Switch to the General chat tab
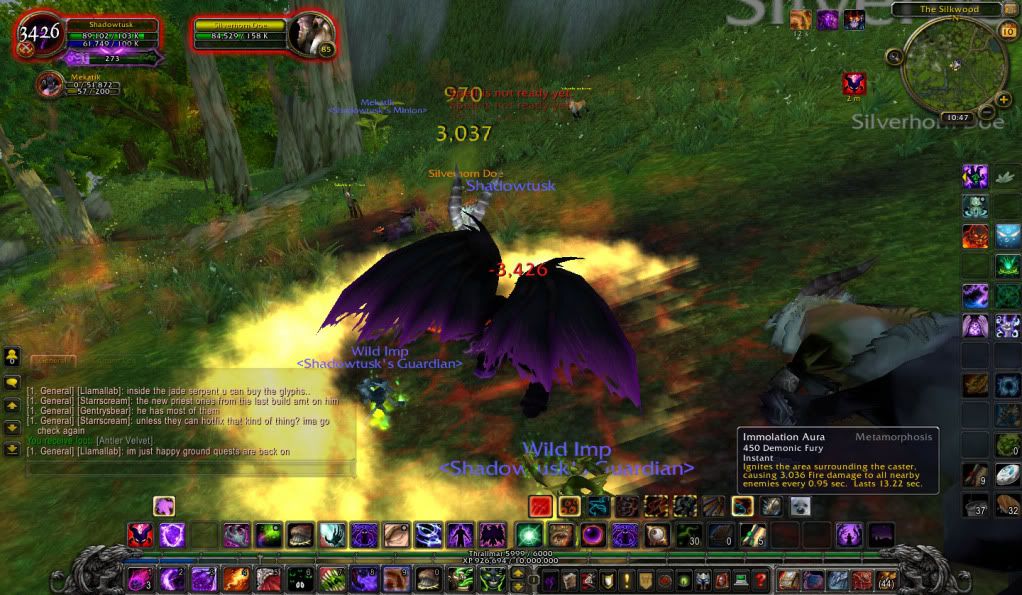 [x=49, y=360]
